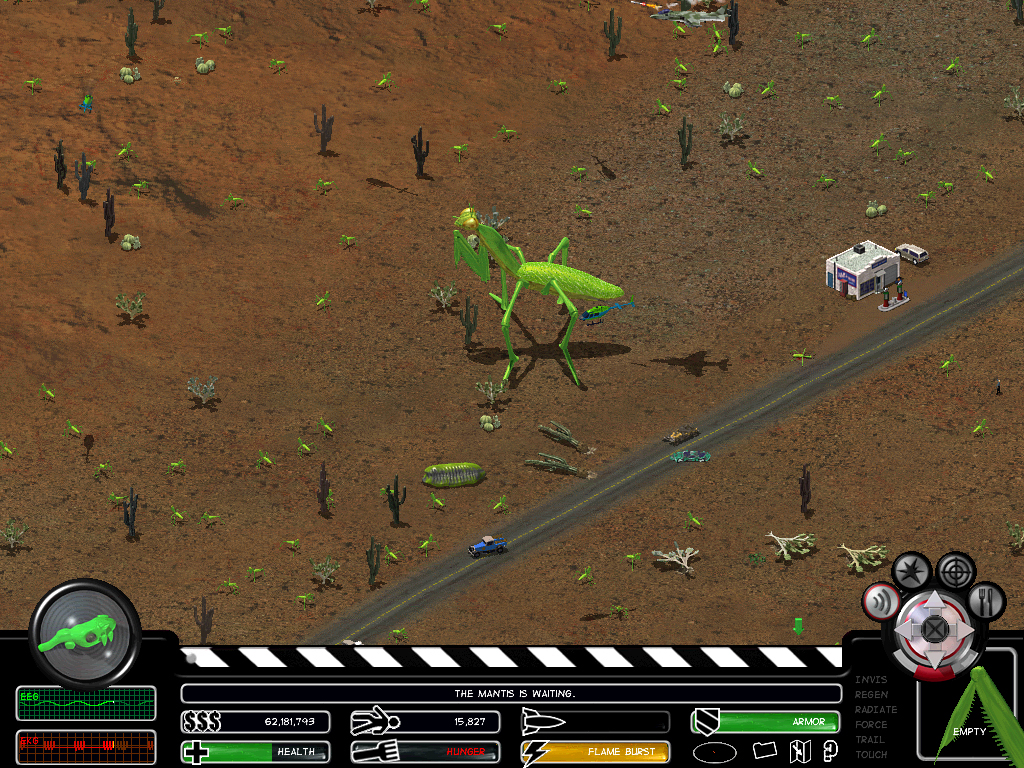Open the question mark help icon

click(x=830, y=750)
